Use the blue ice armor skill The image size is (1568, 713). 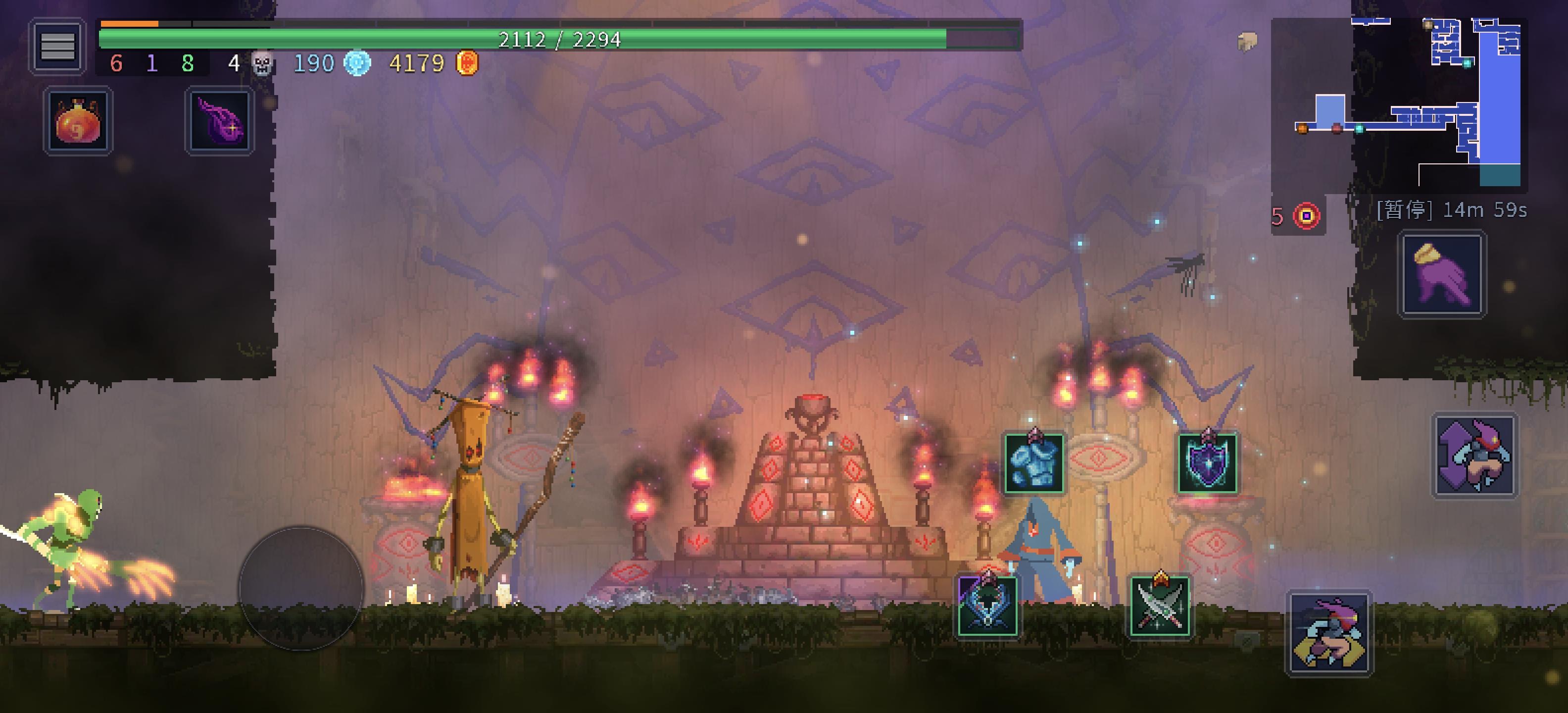[1033, 463]
